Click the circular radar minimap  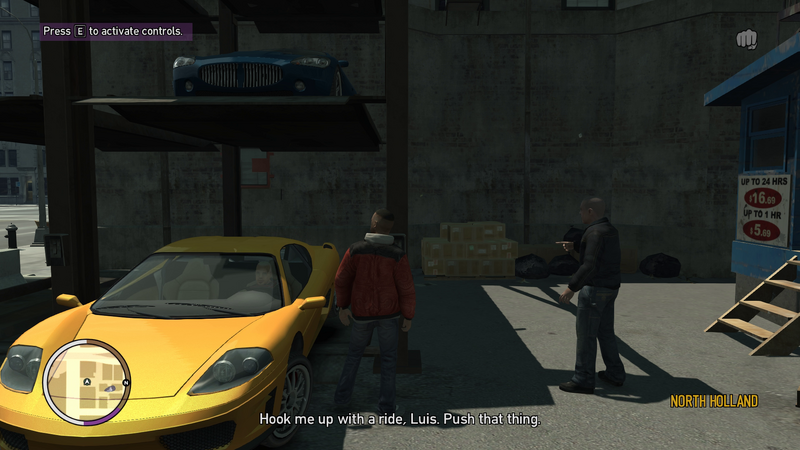[x=87, y=382]
